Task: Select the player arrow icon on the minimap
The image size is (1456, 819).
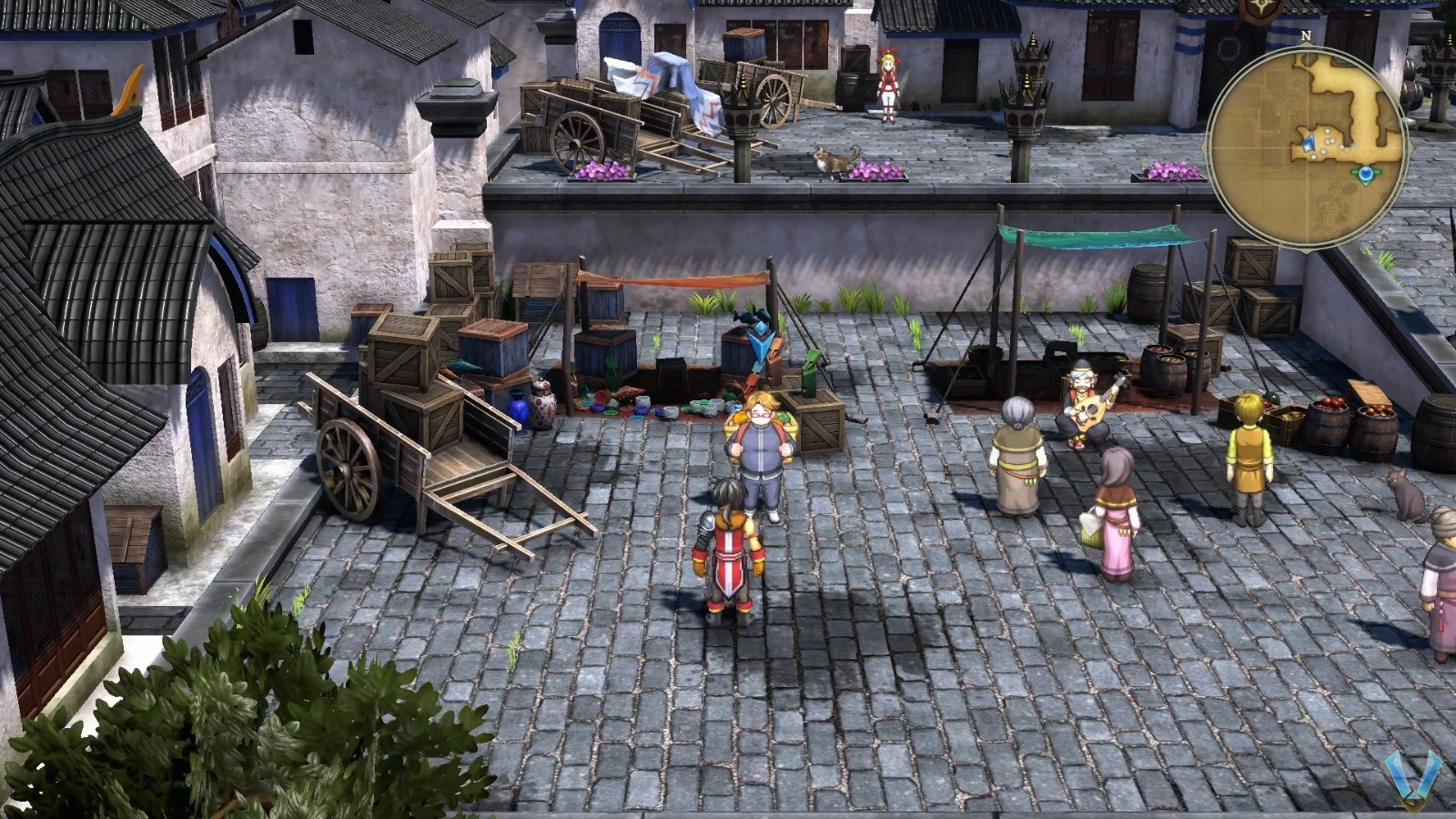Action: tap(1309, 143)
